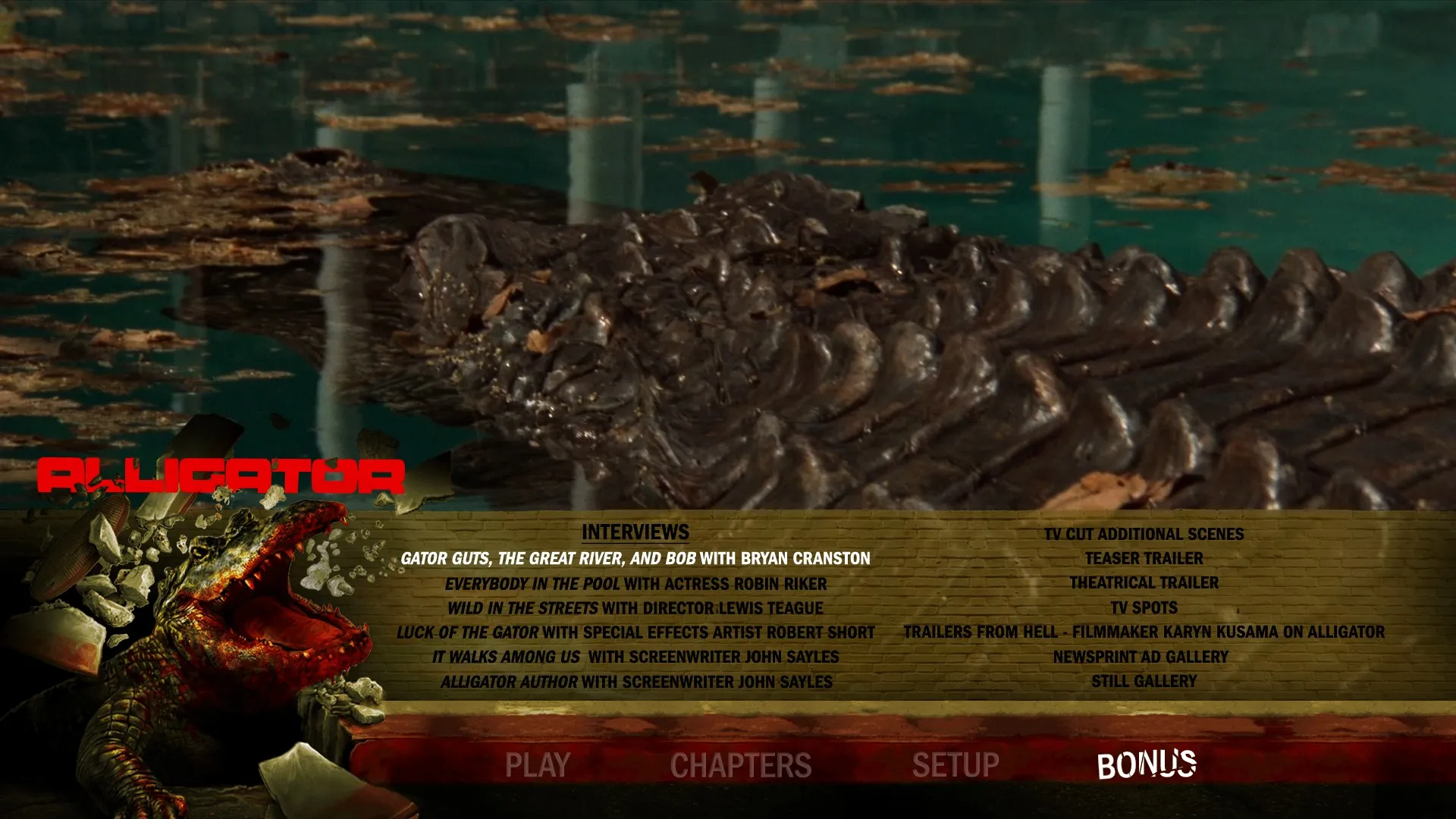Image resolution: width=1456 pixels, height=819 pixels.
Task: Choose the Bonus menu tab
Action: [1146, 764]
